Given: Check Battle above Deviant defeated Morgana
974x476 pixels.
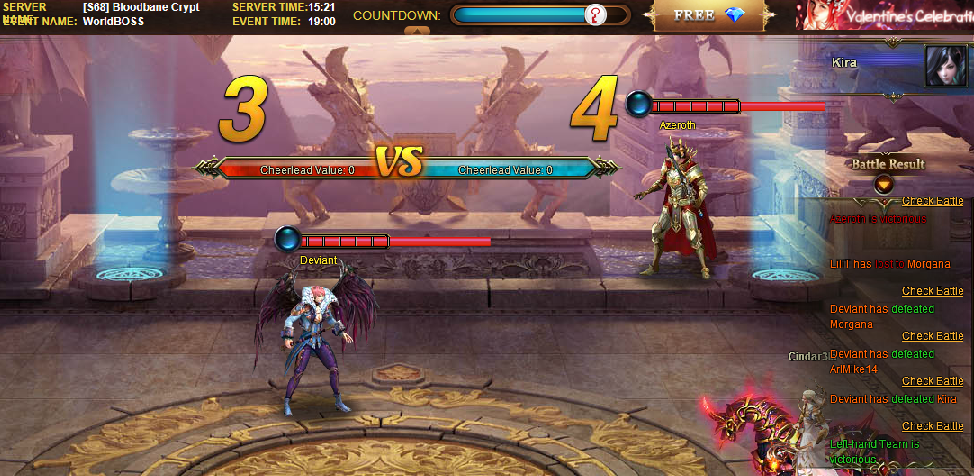Looking at the screenshot, I should 932,291.
